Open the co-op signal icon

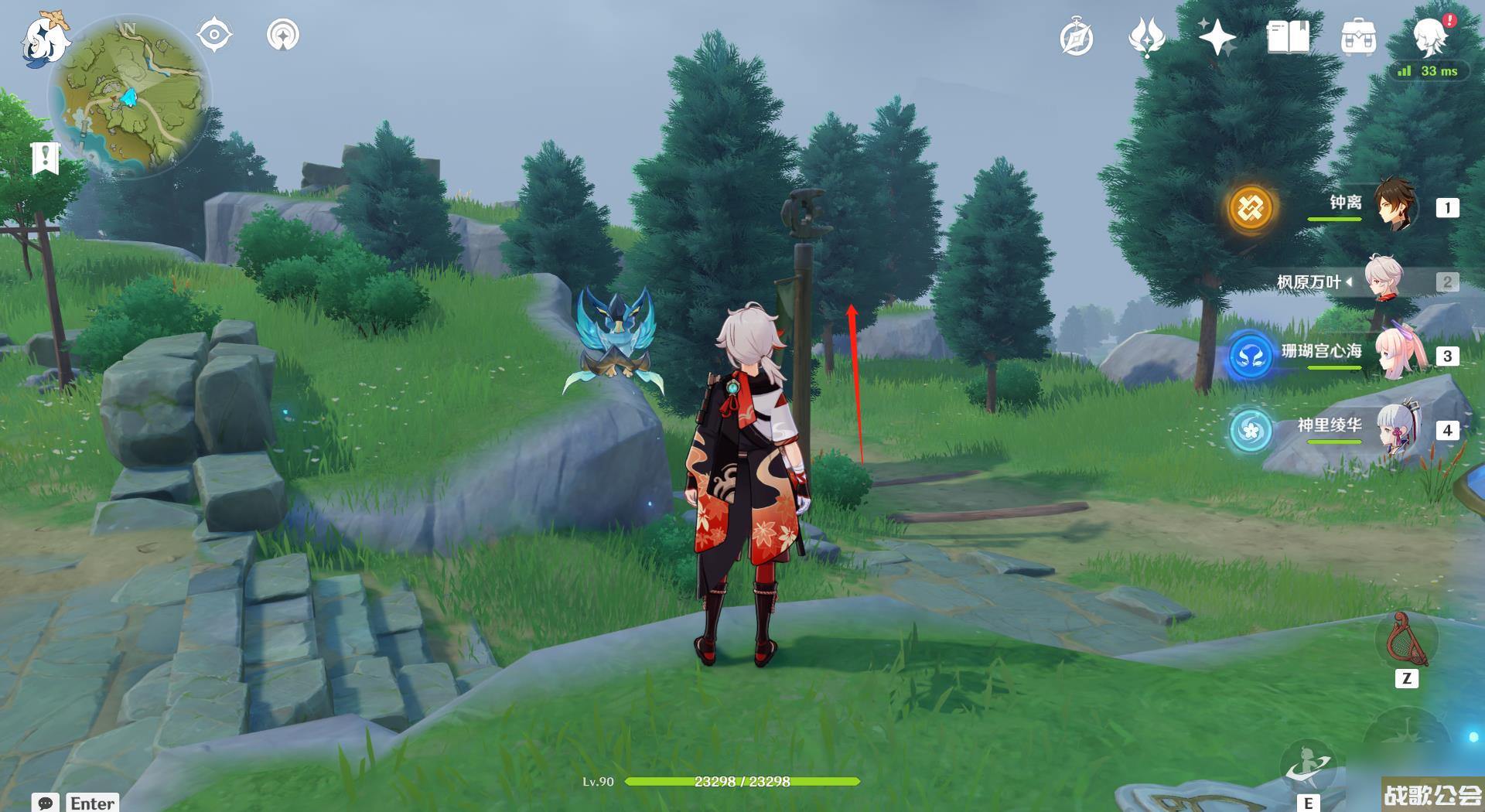pos(282,36)
